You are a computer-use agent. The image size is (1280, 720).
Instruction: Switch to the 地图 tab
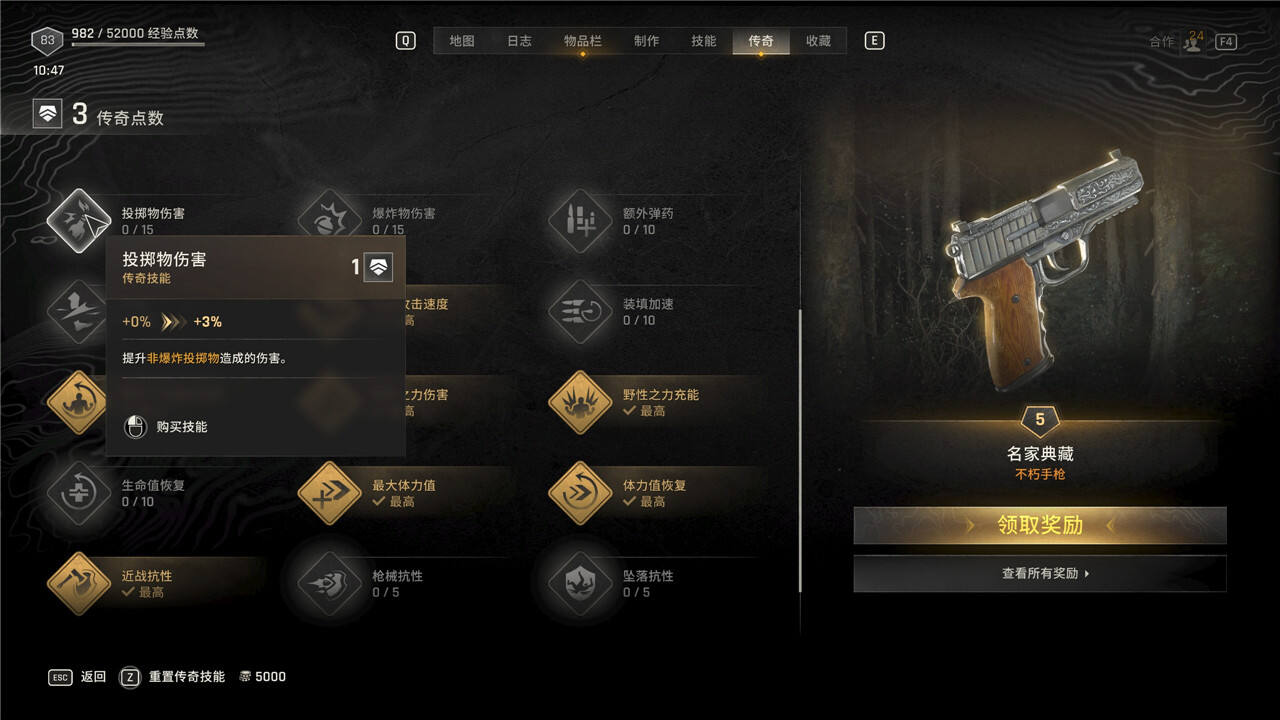pos(461,41)
